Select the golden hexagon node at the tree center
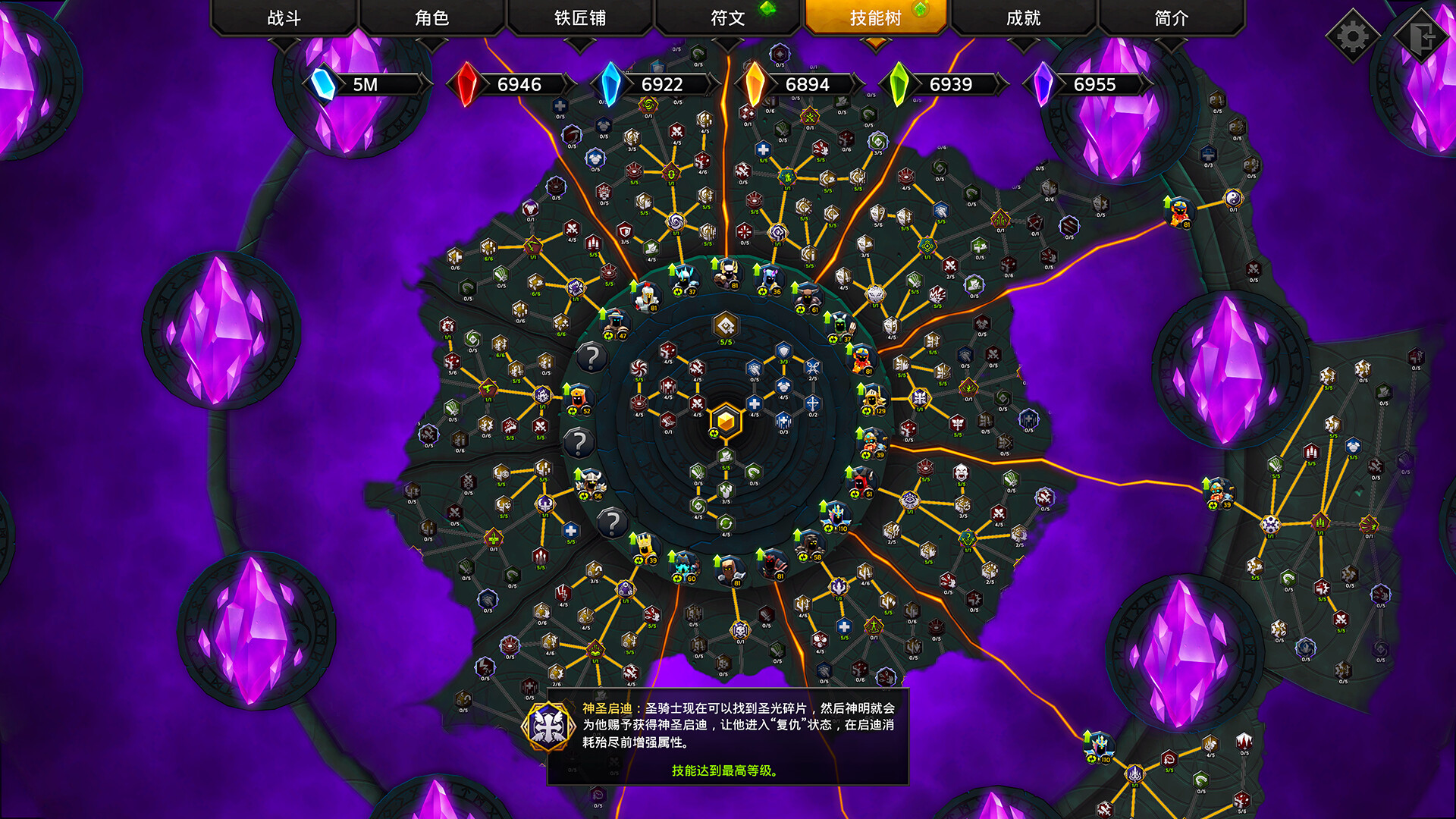Screen dimensions: 1456x819 pos(725,422)
